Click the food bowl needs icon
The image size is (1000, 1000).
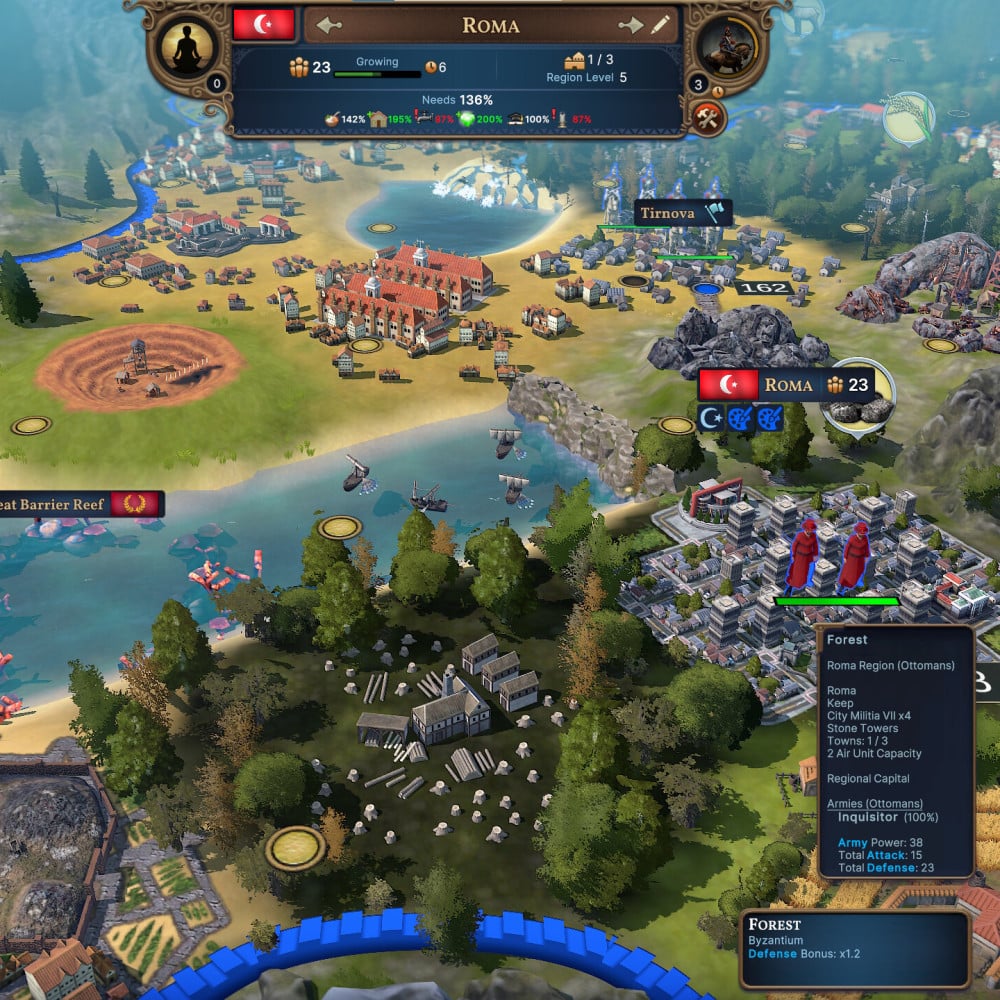click(x=333, y=119)
